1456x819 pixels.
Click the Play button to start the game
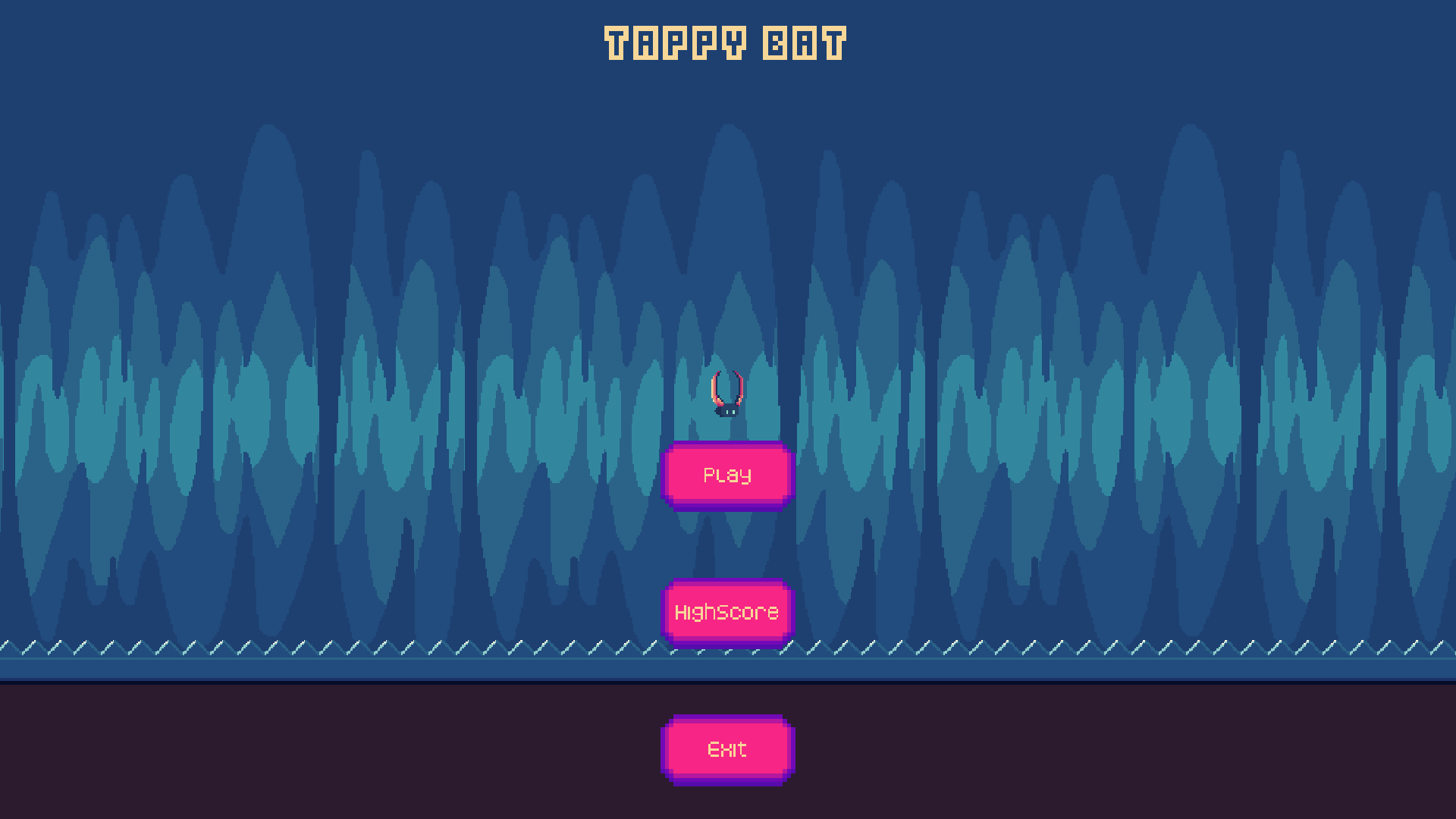[727, 475]
